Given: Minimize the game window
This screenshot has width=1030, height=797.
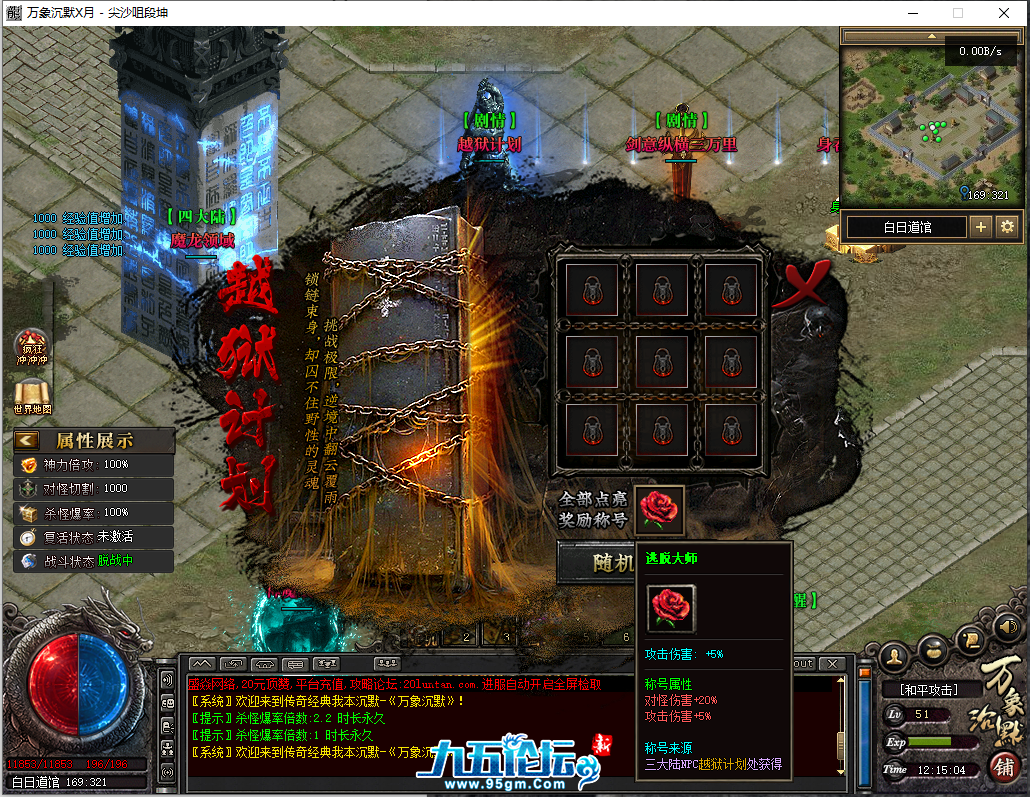Looking at the screenshot, I should coord(911,13).
